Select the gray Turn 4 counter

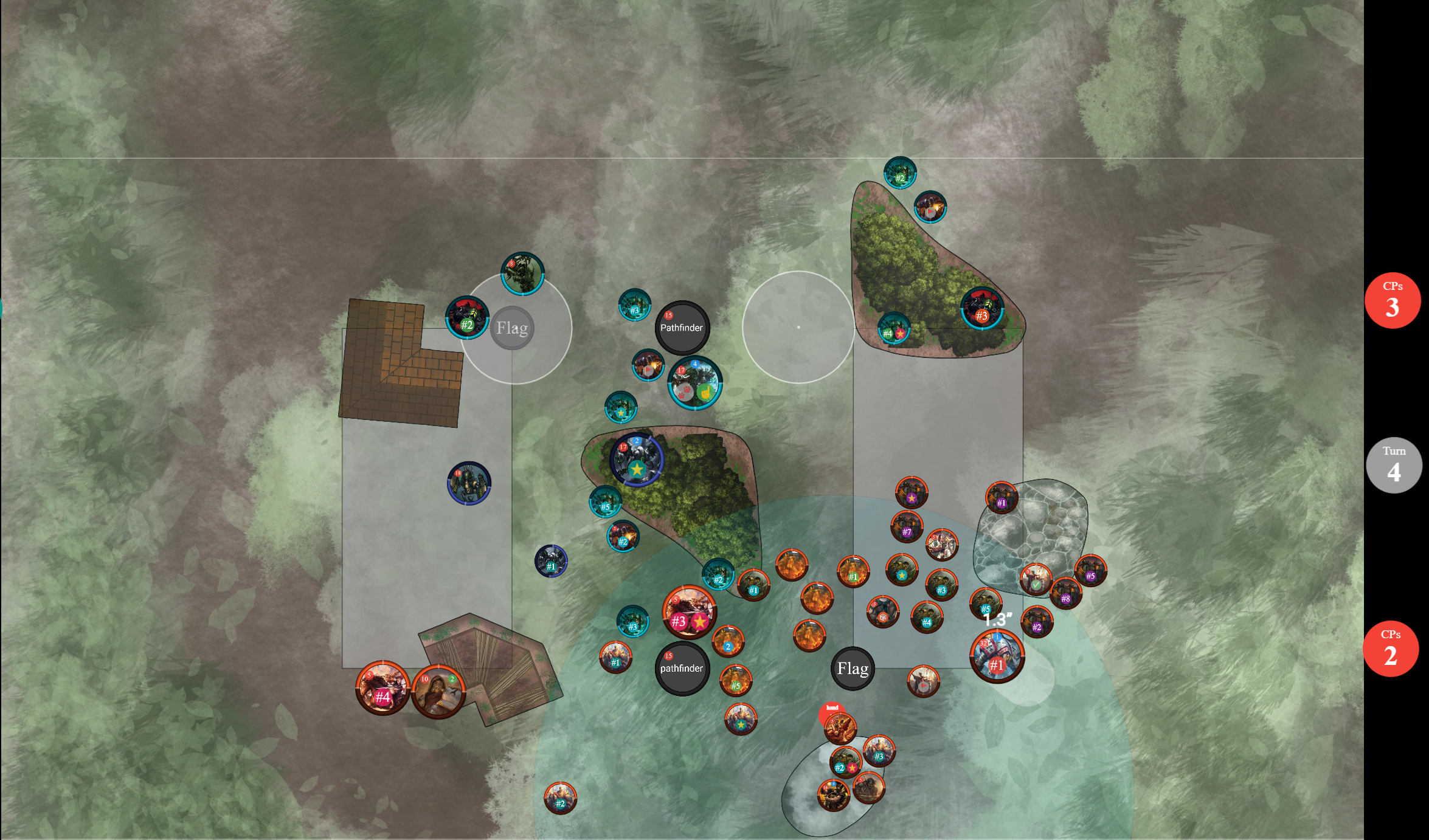[x=1394, y=465]
